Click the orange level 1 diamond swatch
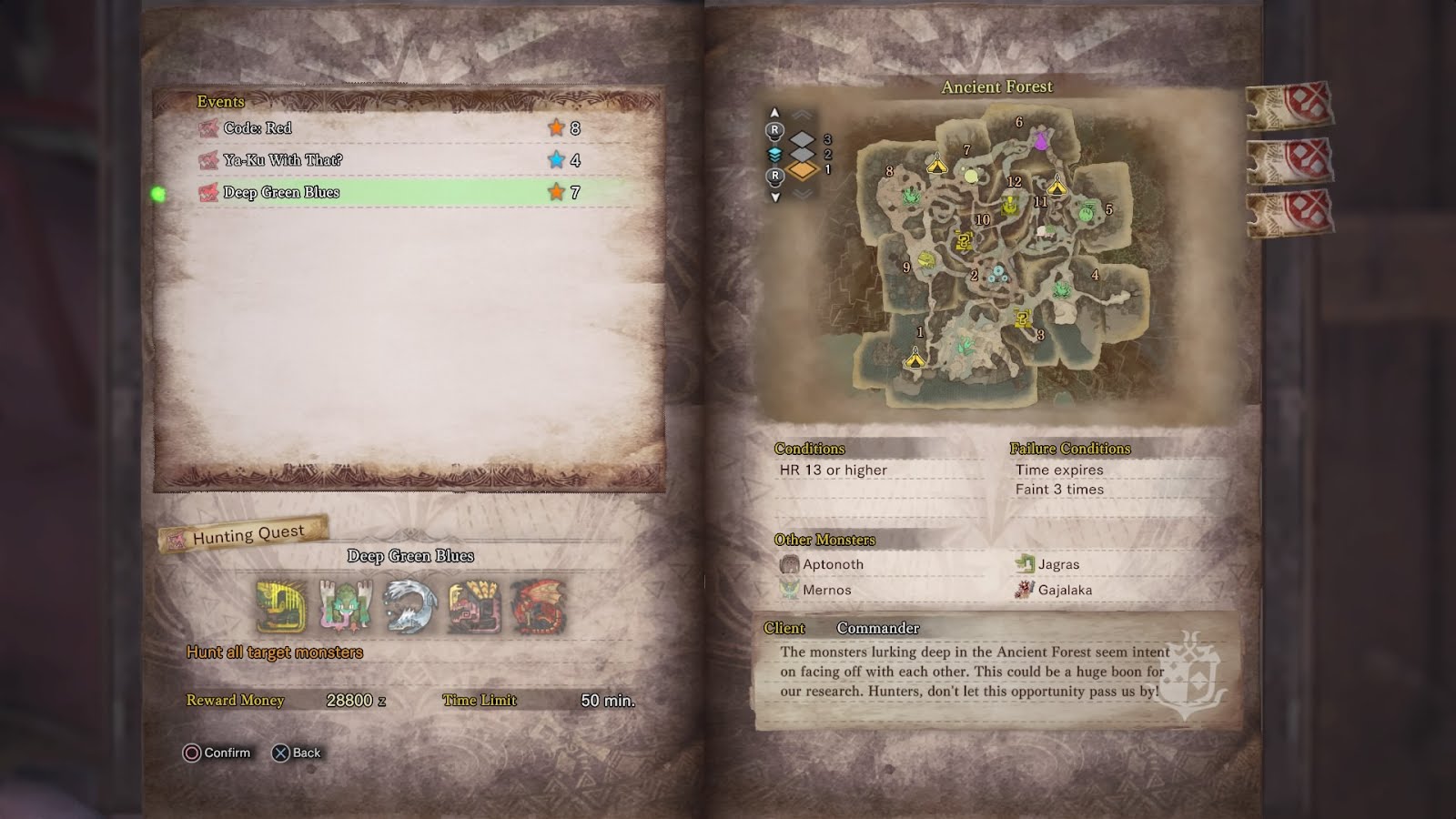Screen dimensions: 1456x819 (x=804, y=171)
